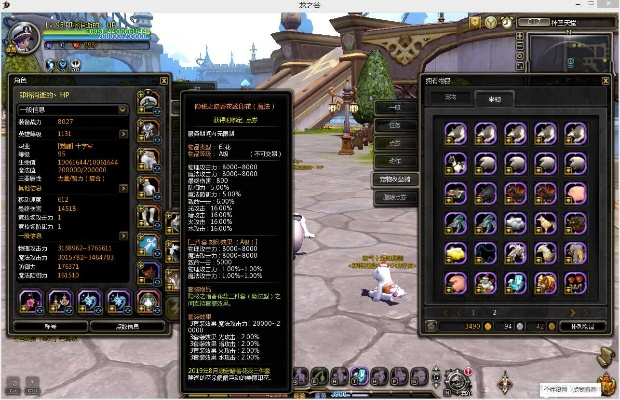Close the game window with the X button
This screenshot has height=400, width=620.
609,5
